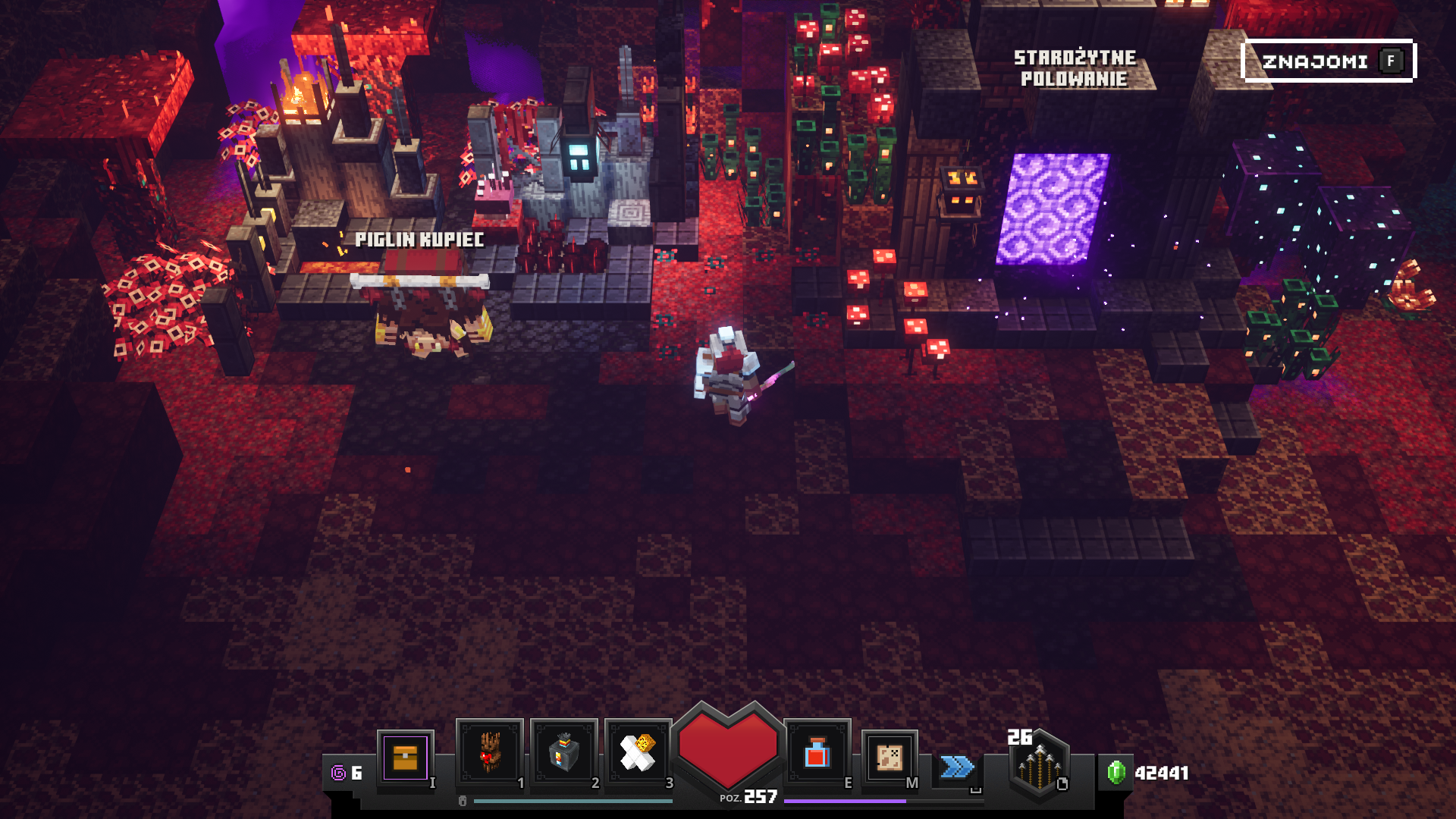Use the totem artifact in slot 1
Image resolution: width=1456 pixels, height=819 pixels.
[489, 752]
